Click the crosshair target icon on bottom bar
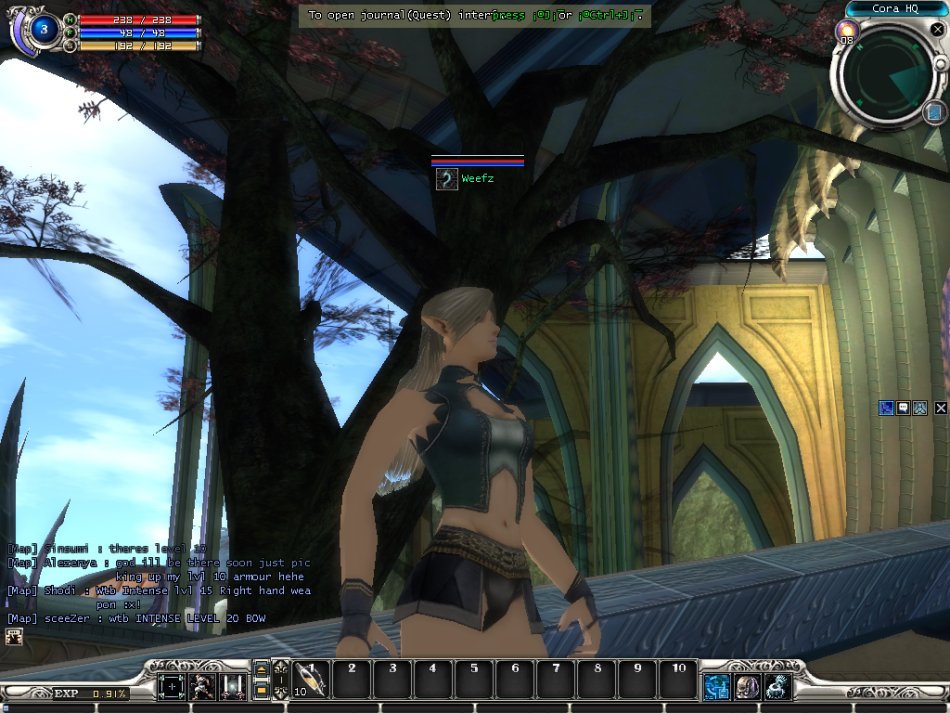The height and width of the screenshot is (713, 950). [173, 687]
